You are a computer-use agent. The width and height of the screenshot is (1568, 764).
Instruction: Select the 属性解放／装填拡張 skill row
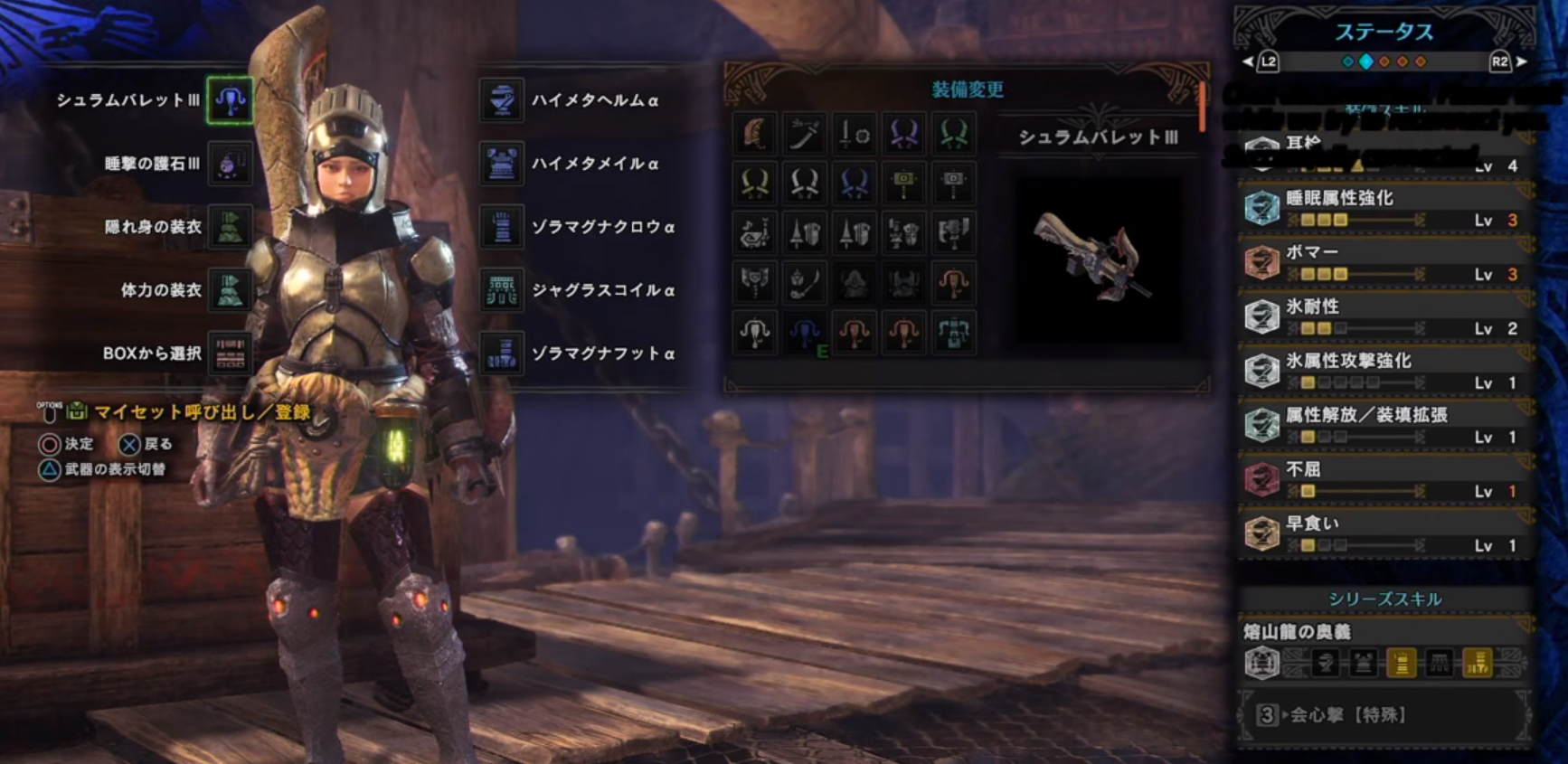click(x=1385, y=425)
